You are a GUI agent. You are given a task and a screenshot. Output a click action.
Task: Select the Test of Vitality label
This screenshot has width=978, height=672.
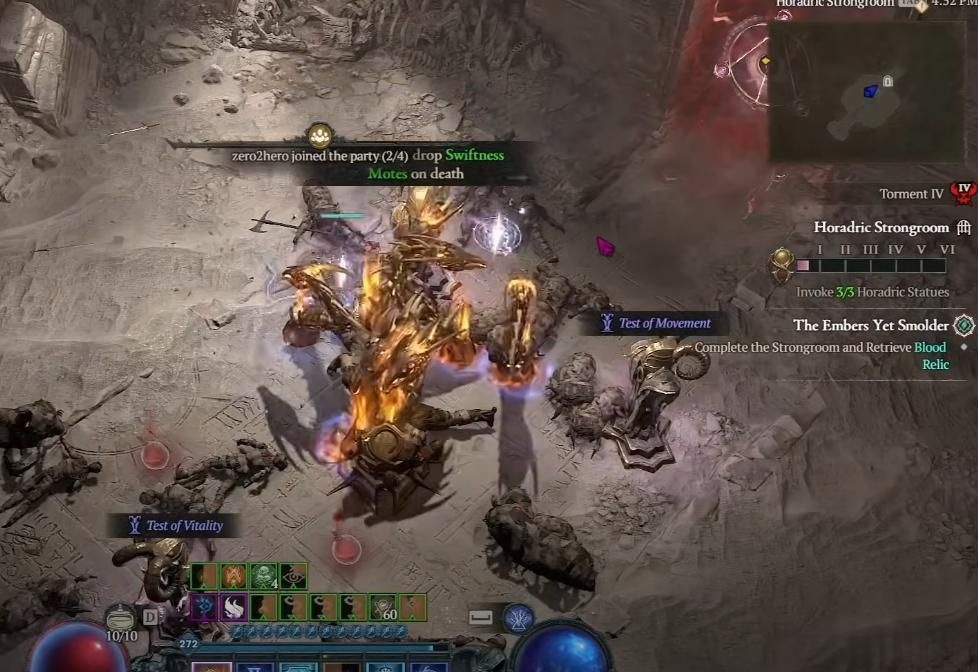(184, 525)
